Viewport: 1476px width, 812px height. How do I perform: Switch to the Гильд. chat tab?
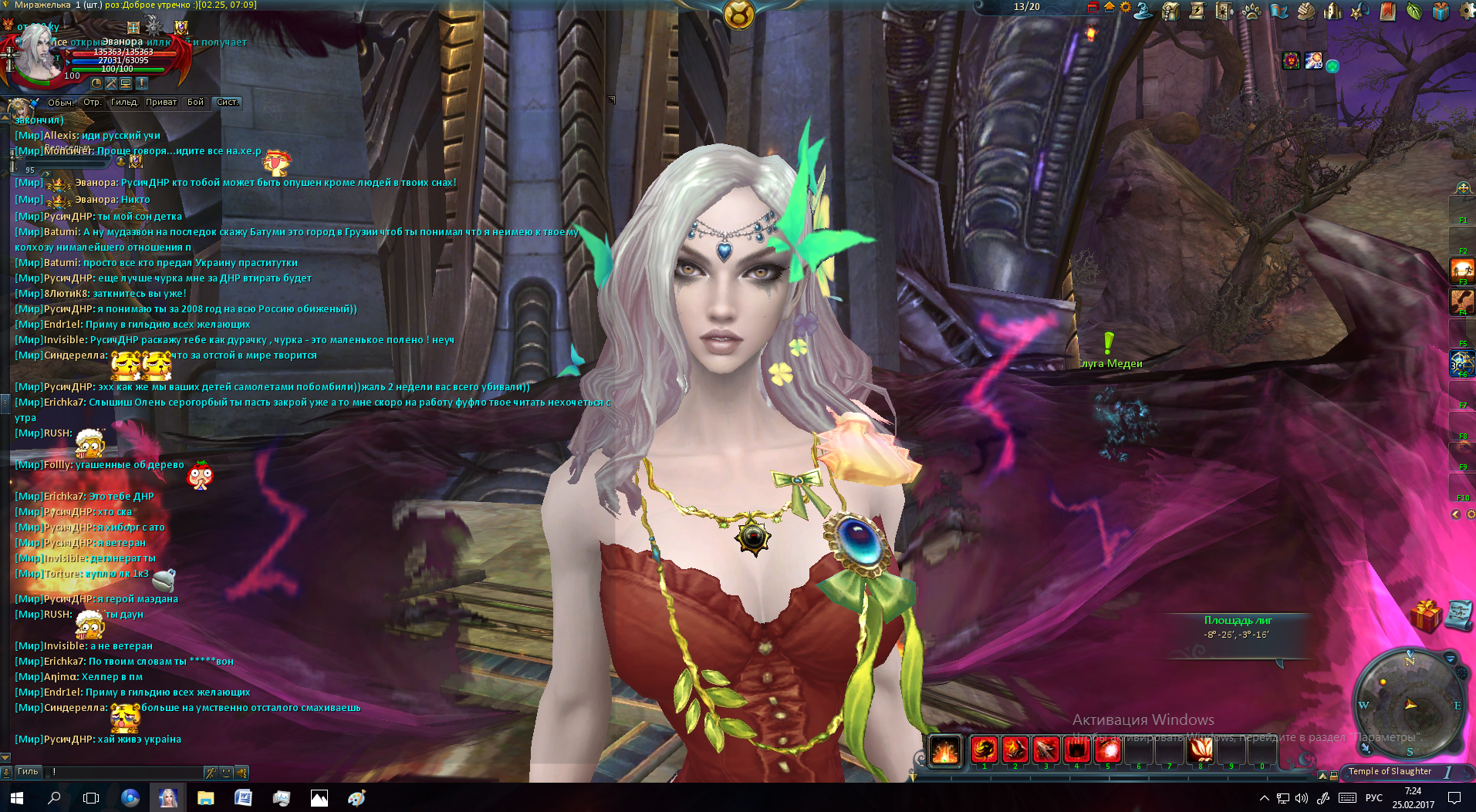pos(124,103)
